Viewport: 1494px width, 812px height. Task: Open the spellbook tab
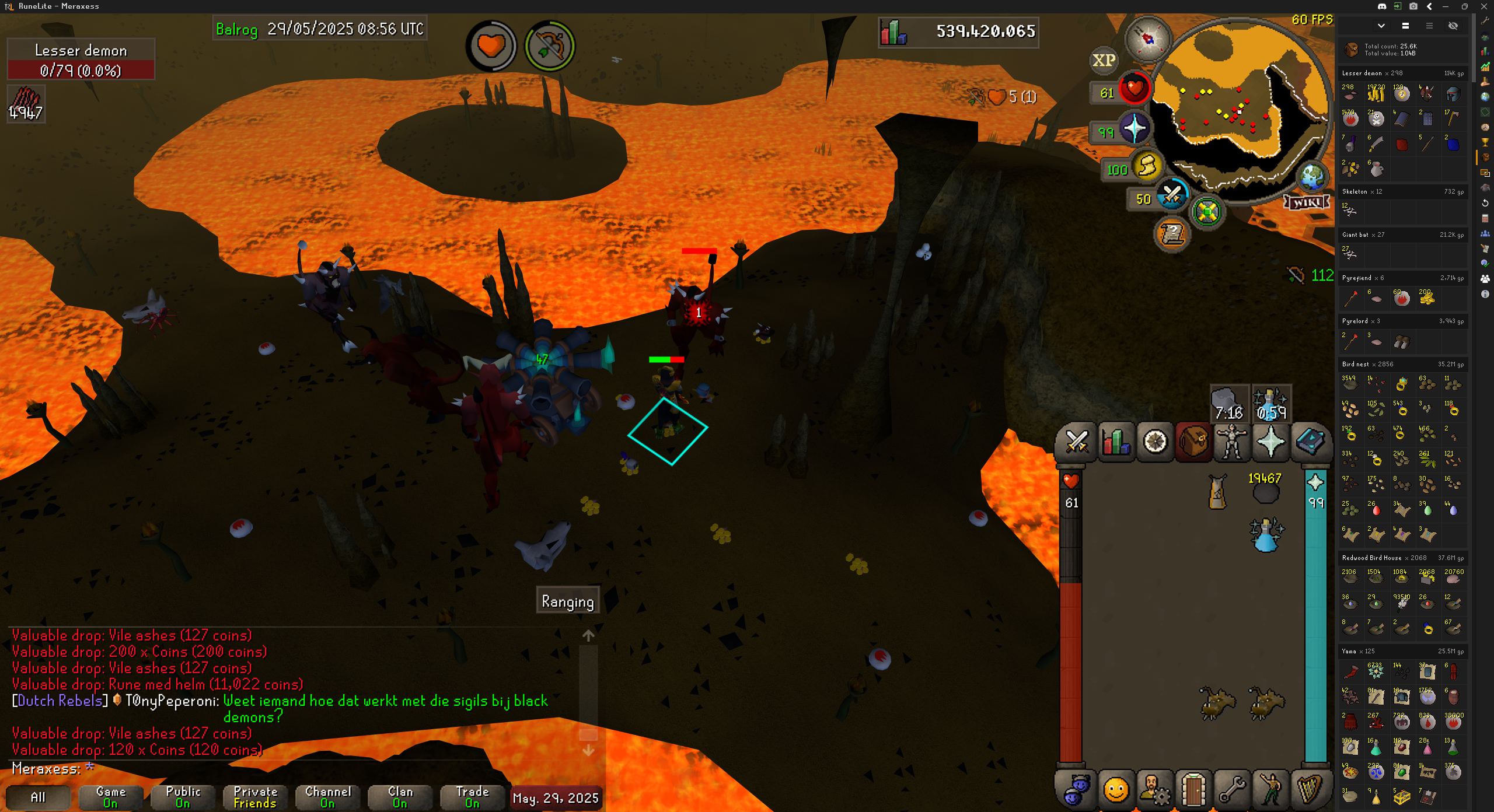click(x=1310, y=442)
